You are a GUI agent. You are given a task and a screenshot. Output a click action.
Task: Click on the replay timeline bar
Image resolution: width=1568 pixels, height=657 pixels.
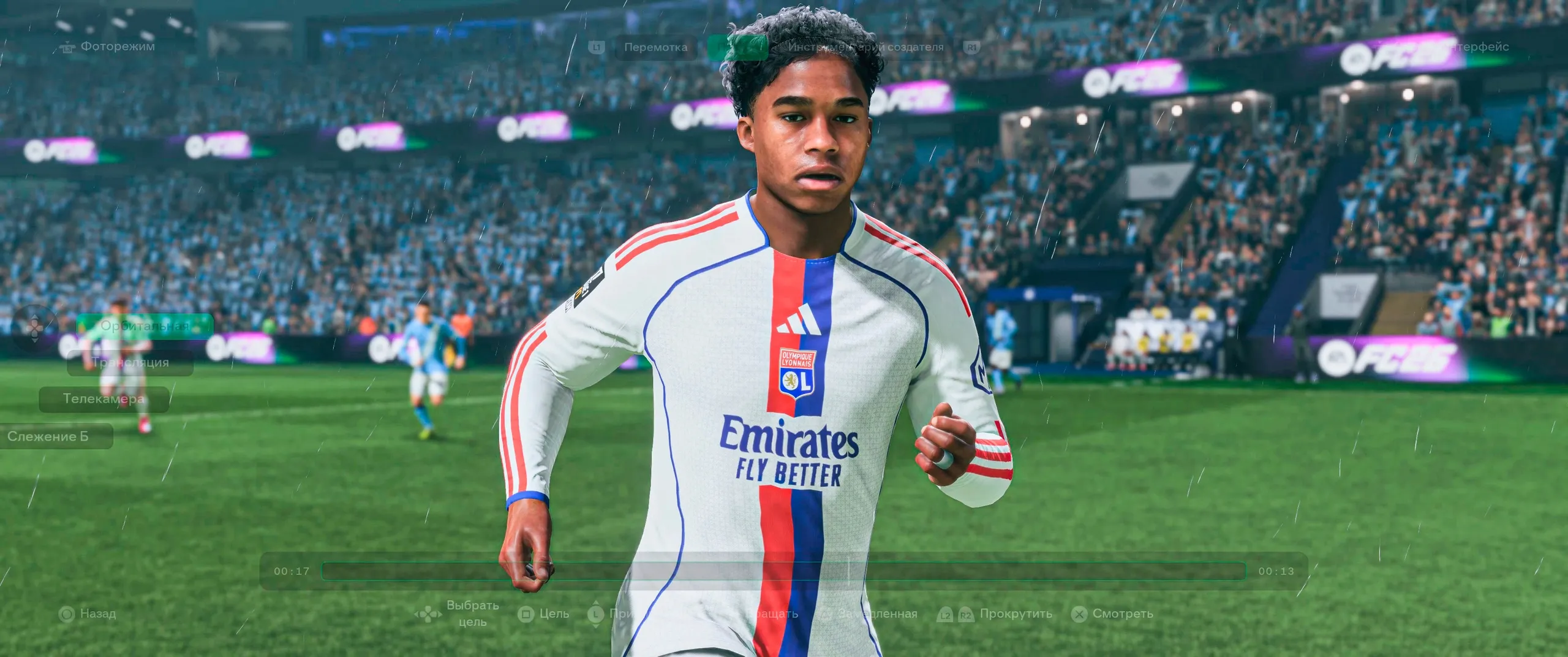(x=784, y=571)
